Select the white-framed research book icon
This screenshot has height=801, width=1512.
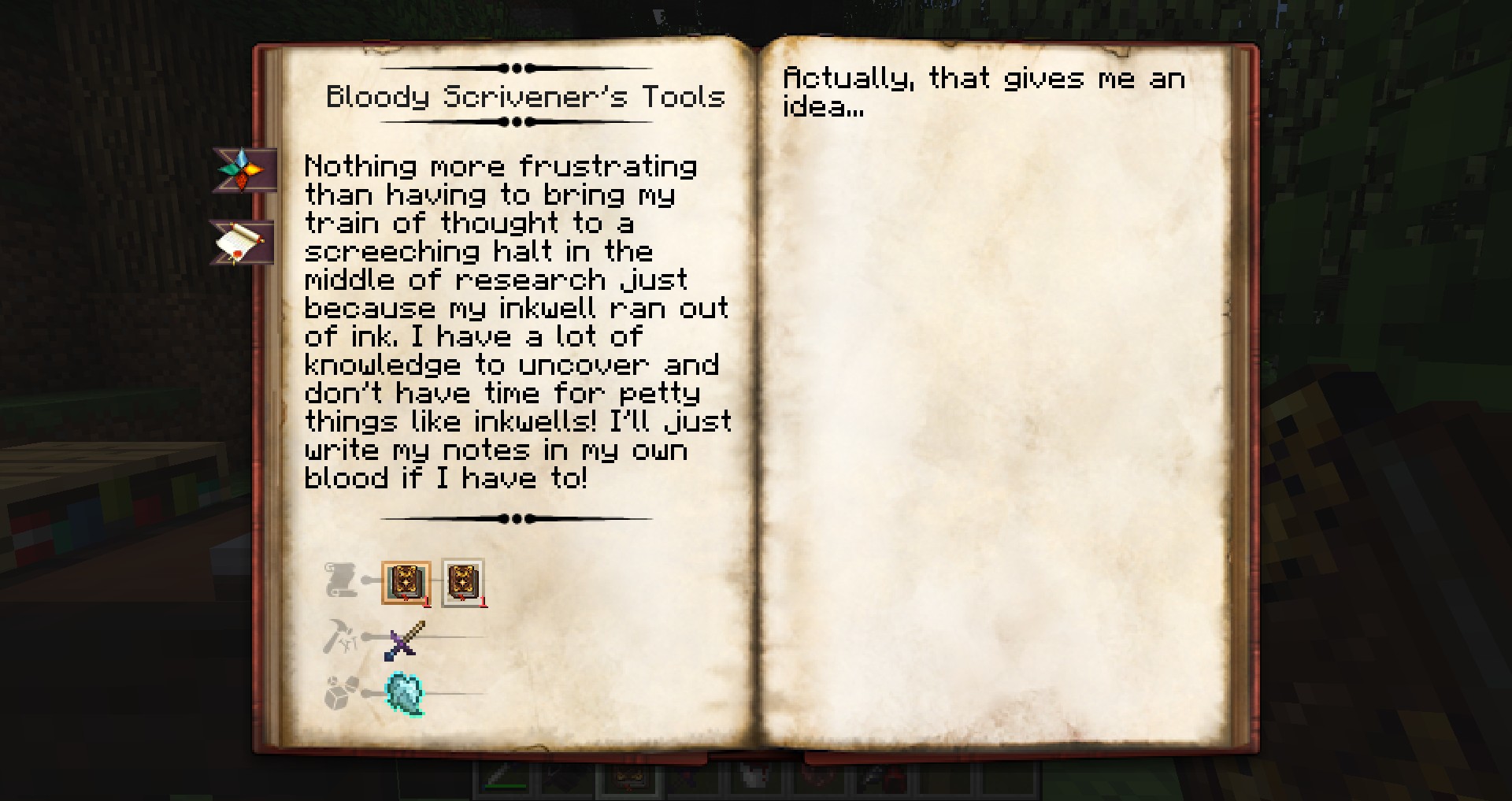coord(463,584)
